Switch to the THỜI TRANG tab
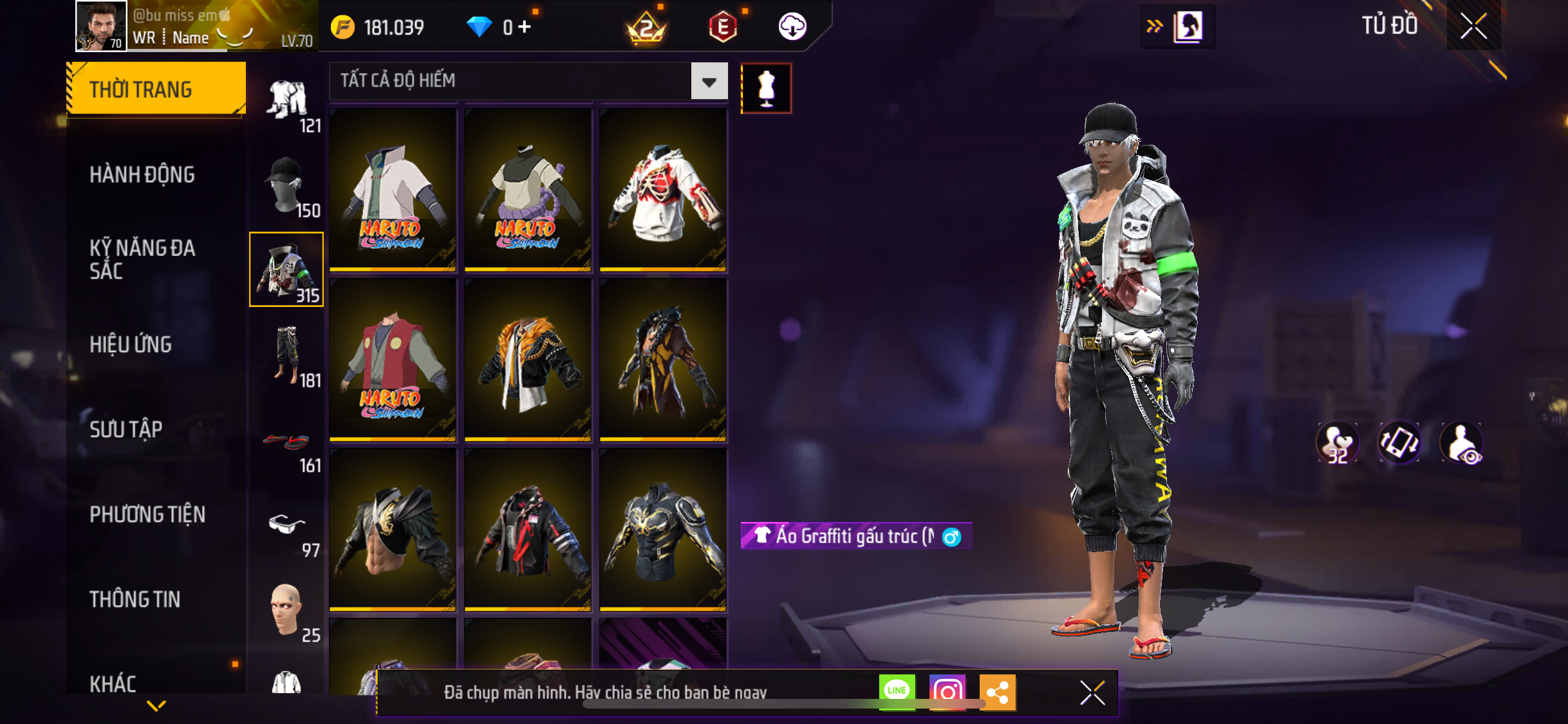The image size is (1568, 724). point(156,89)
